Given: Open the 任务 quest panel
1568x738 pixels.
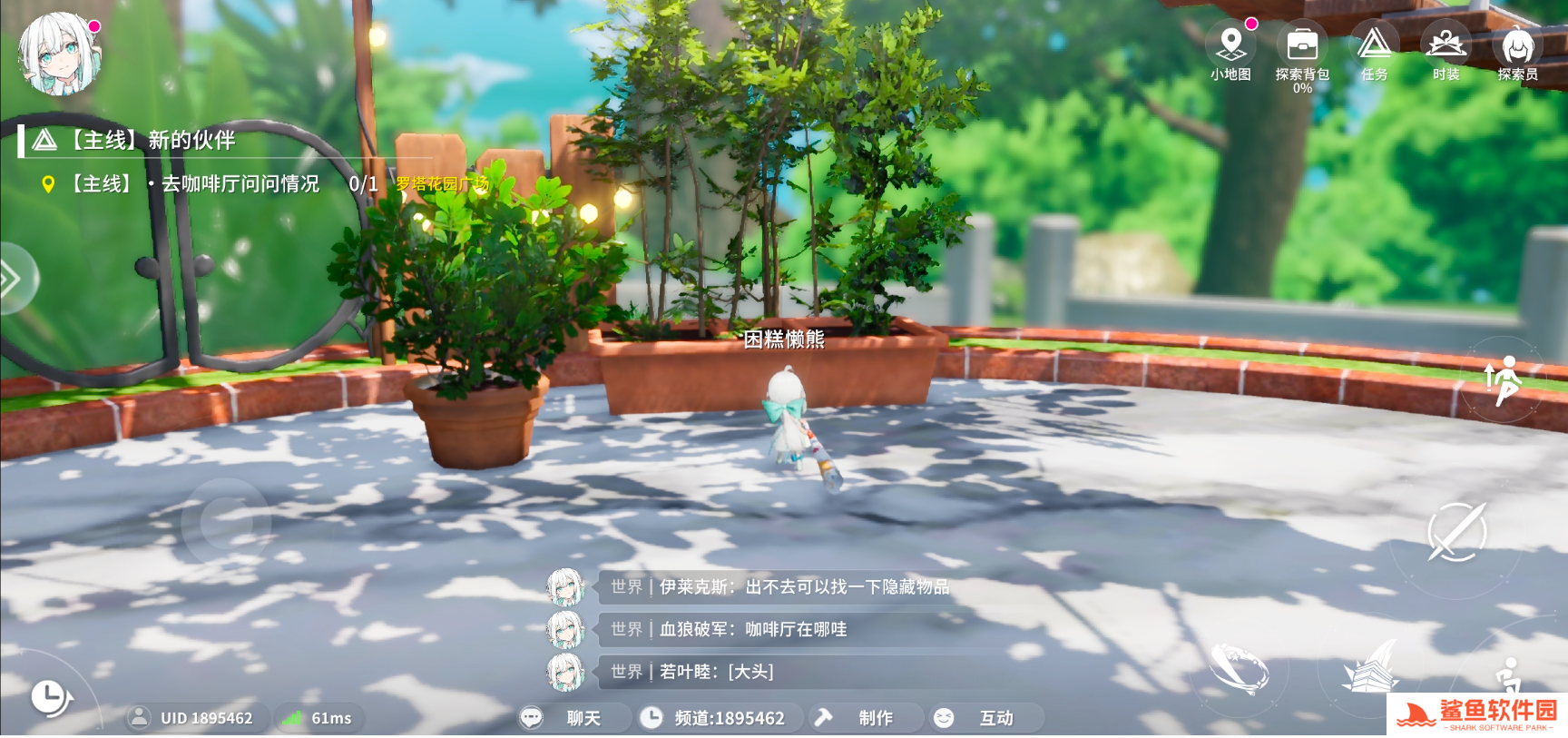Looking at the screenshot, I should [x=1373, y=44].
